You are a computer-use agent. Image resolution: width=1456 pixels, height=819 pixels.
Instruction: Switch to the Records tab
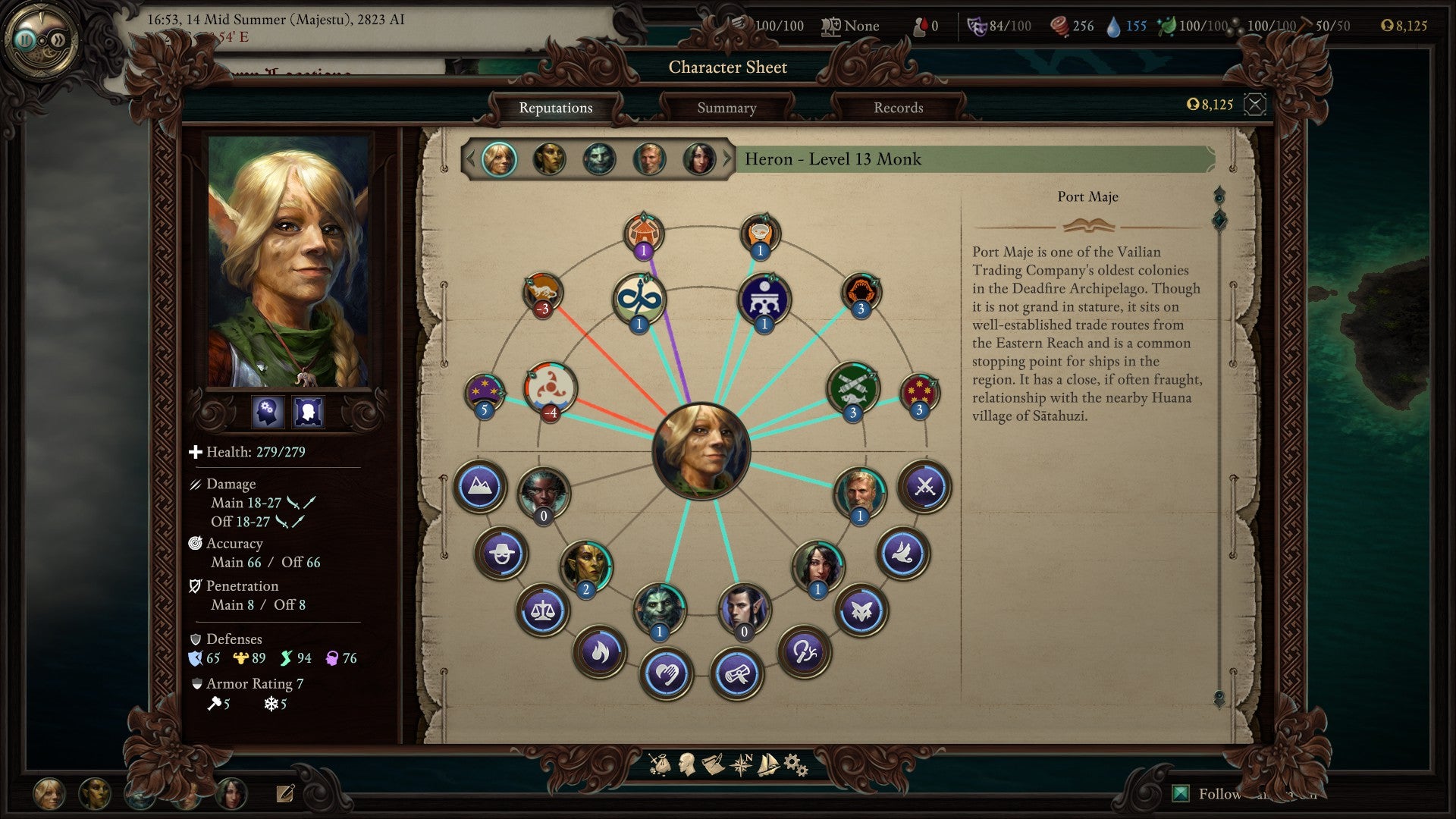point(898,108)
